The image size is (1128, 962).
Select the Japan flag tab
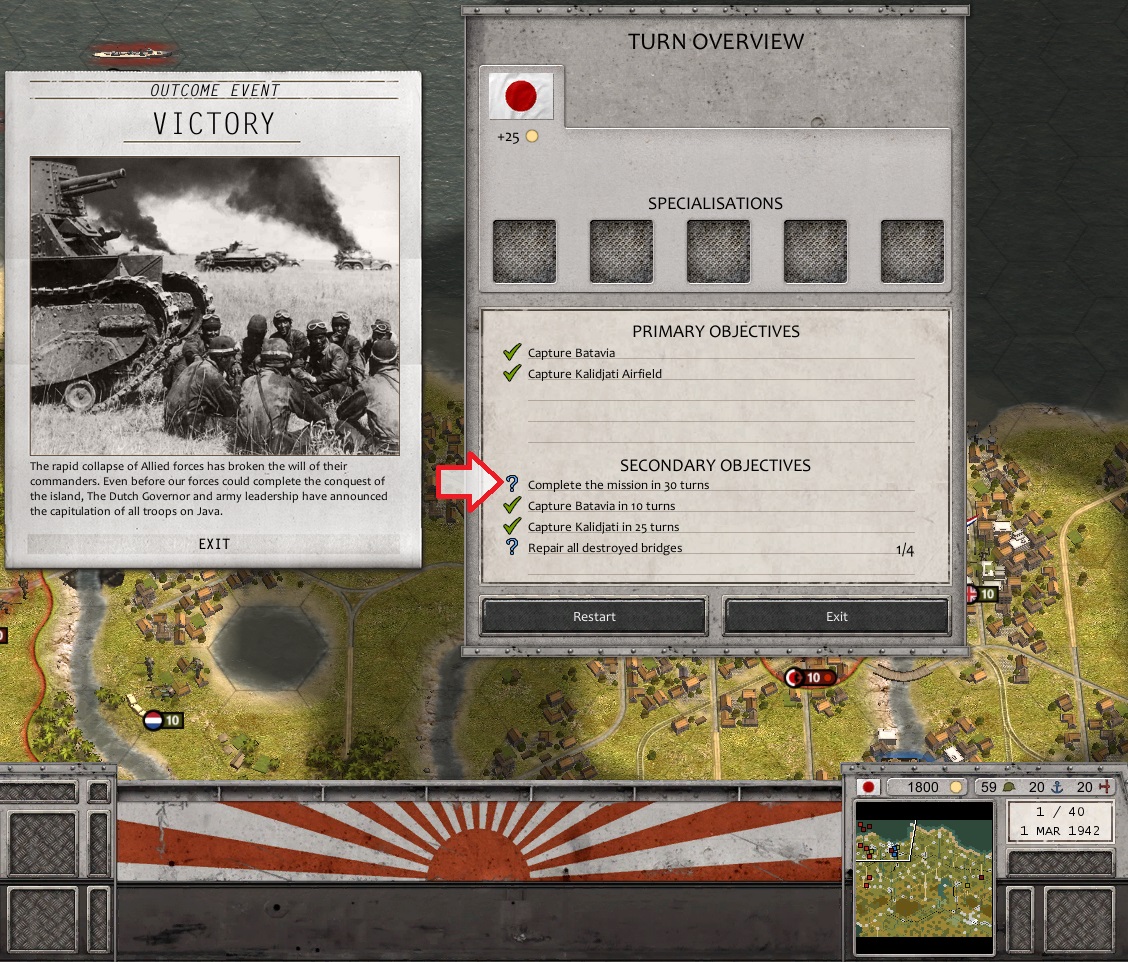520,97
